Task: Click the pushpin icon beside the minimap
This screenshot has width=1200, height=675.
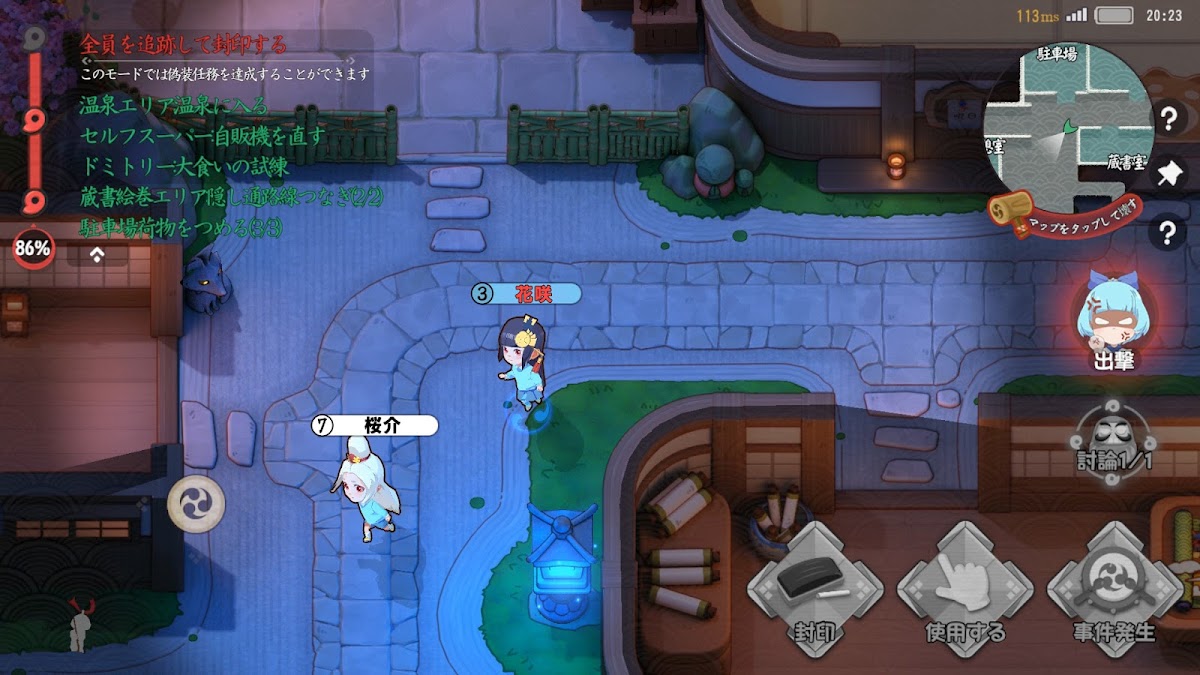Action: point(1167,175)
